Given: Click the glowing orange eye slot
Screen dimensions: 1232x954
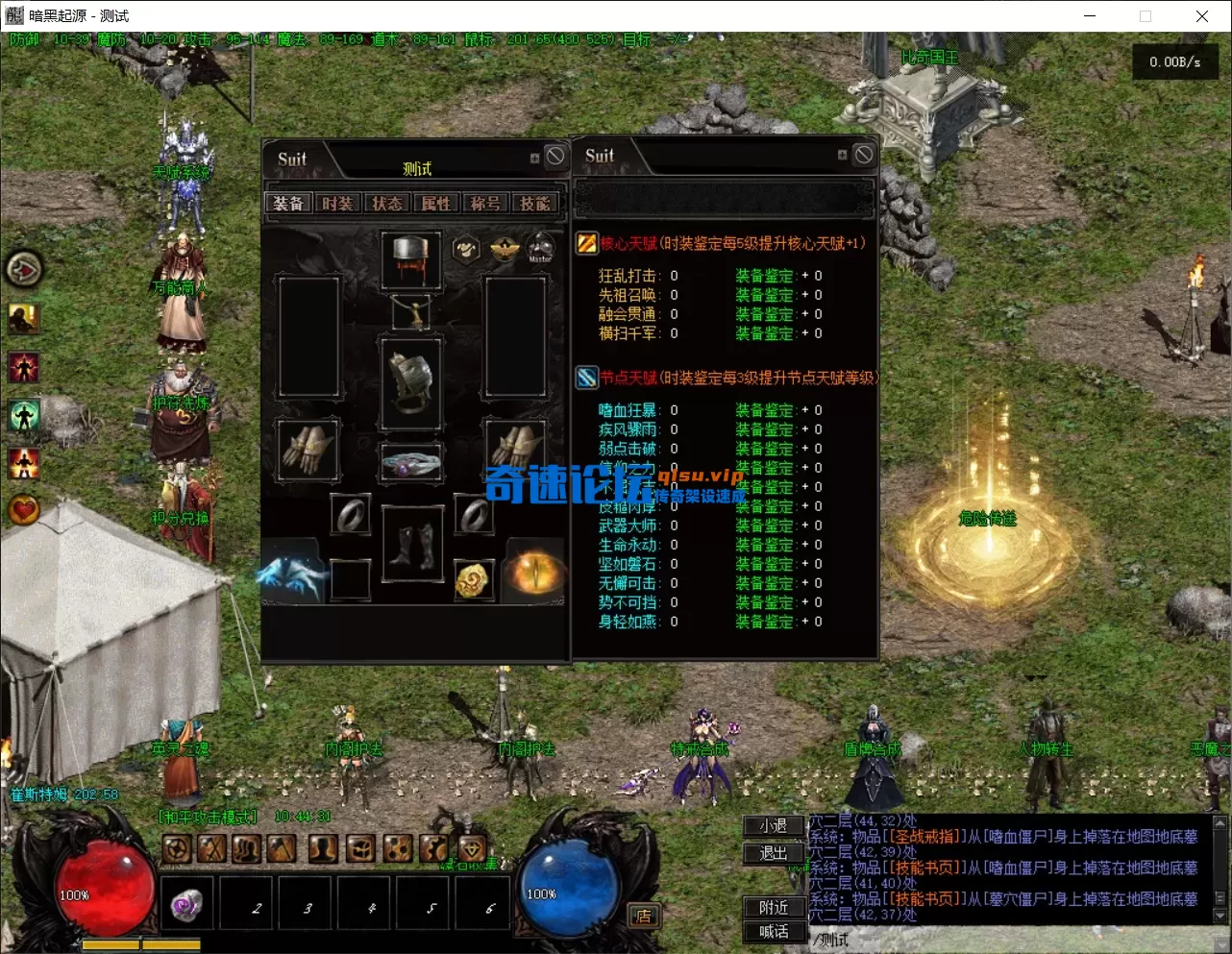Looking at the screenshot, I should (x=534, y=574).
